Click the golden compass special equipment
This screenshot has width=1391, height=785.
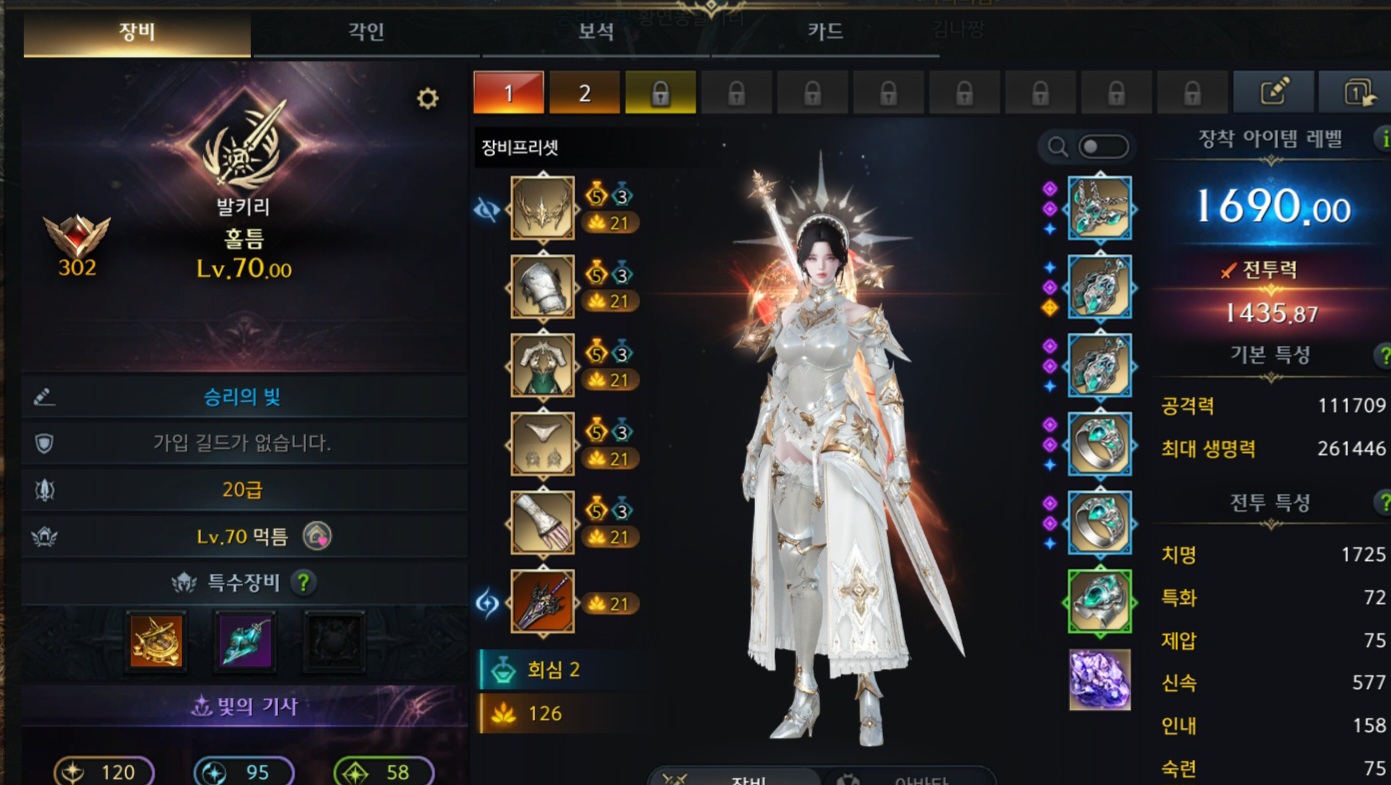158,640
